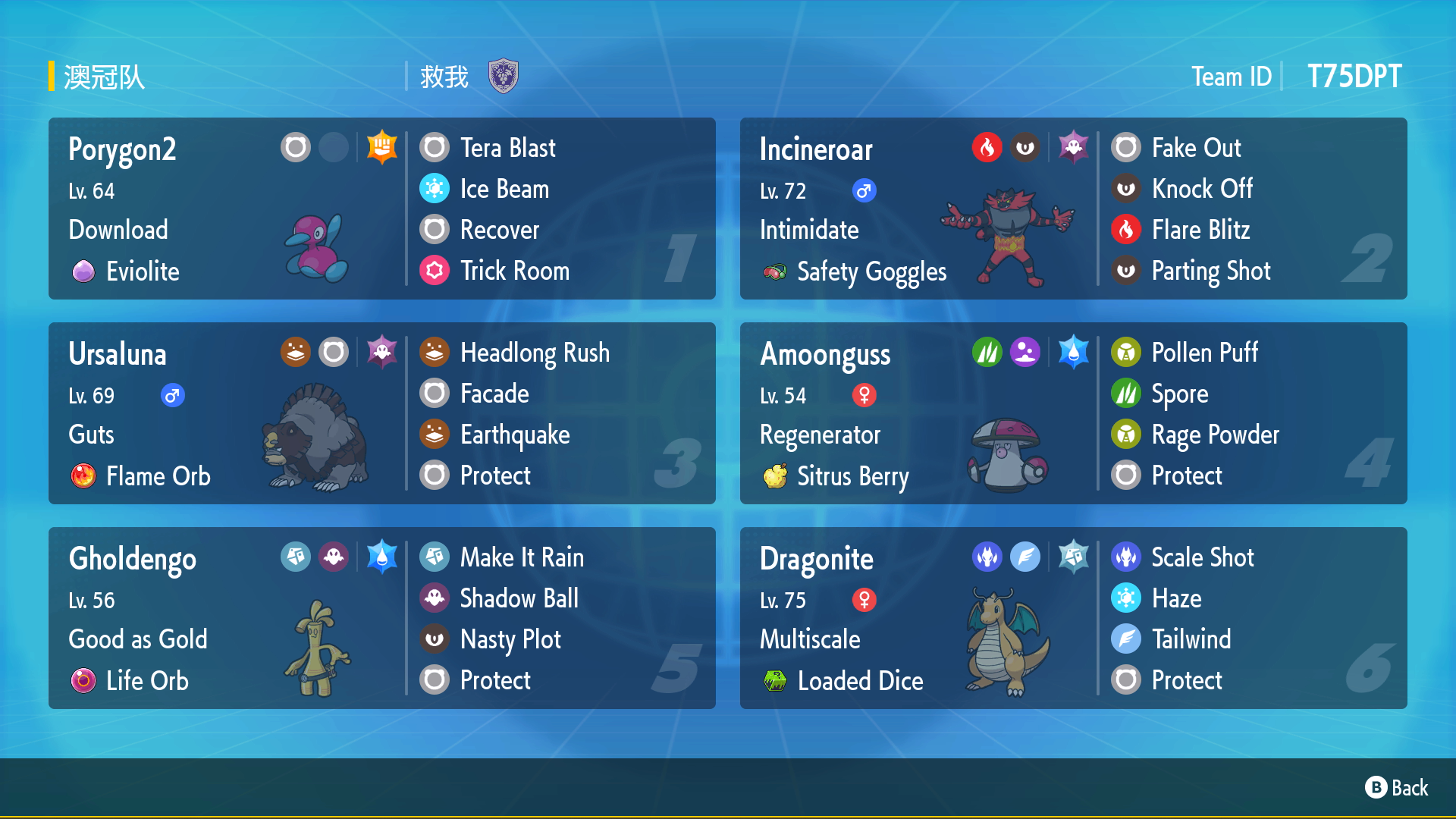Pick the Amoonguss team card

(1073, 413)
